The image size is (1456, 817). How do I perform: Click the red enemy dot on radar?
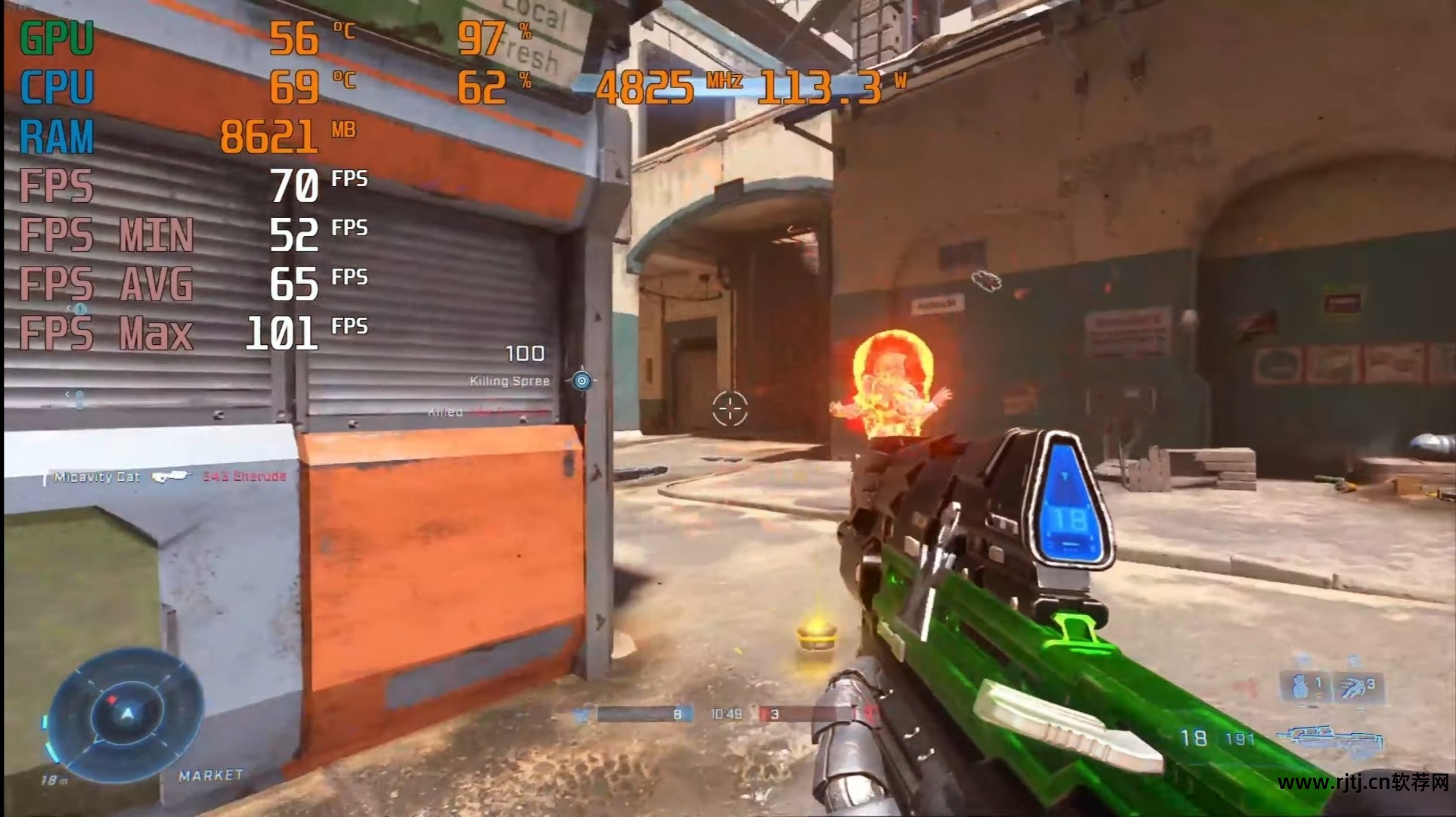pyautogui.click(x=112, y=700)
